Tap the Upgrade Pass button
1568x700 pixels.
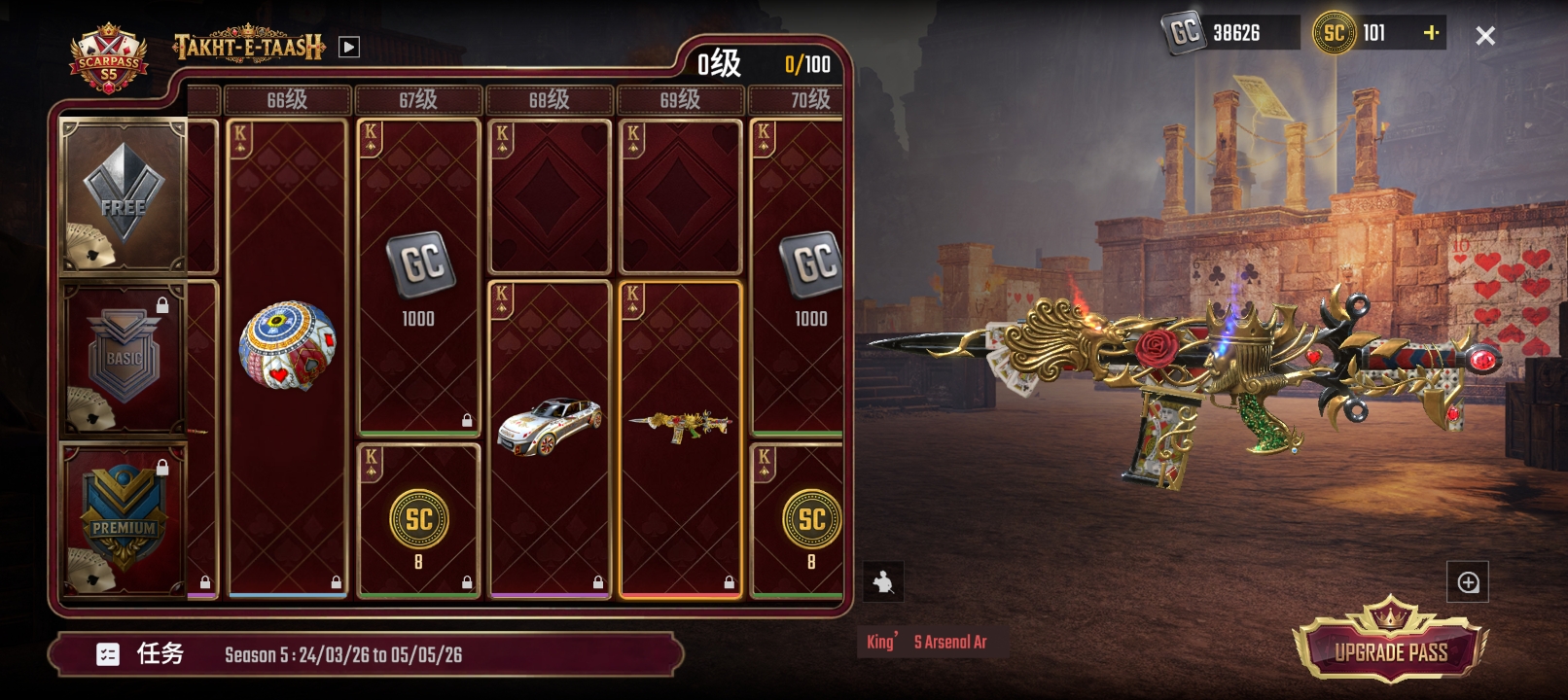1390,648
